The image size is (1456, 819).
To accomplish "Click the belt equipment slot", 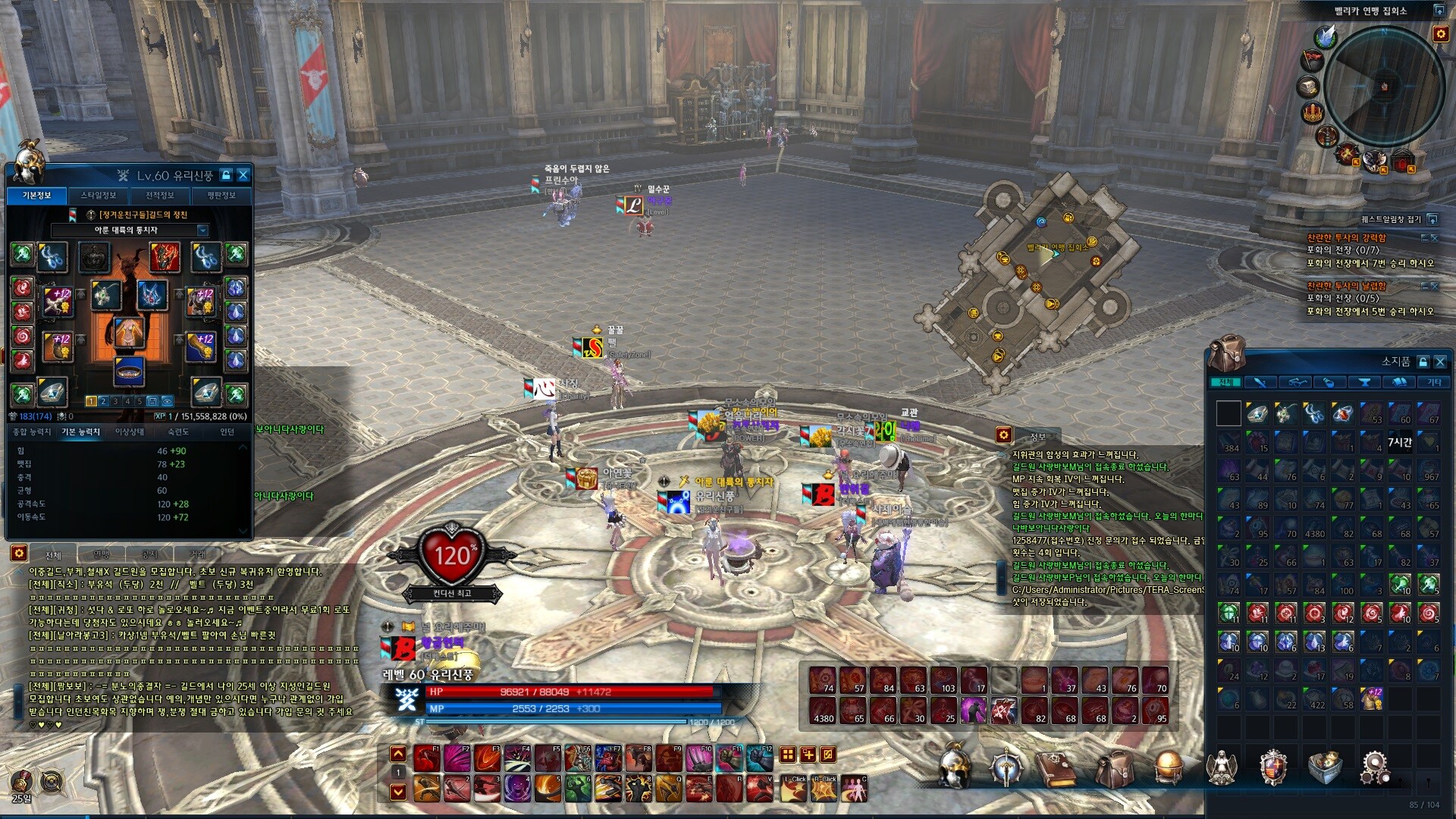I will point(129,371).
